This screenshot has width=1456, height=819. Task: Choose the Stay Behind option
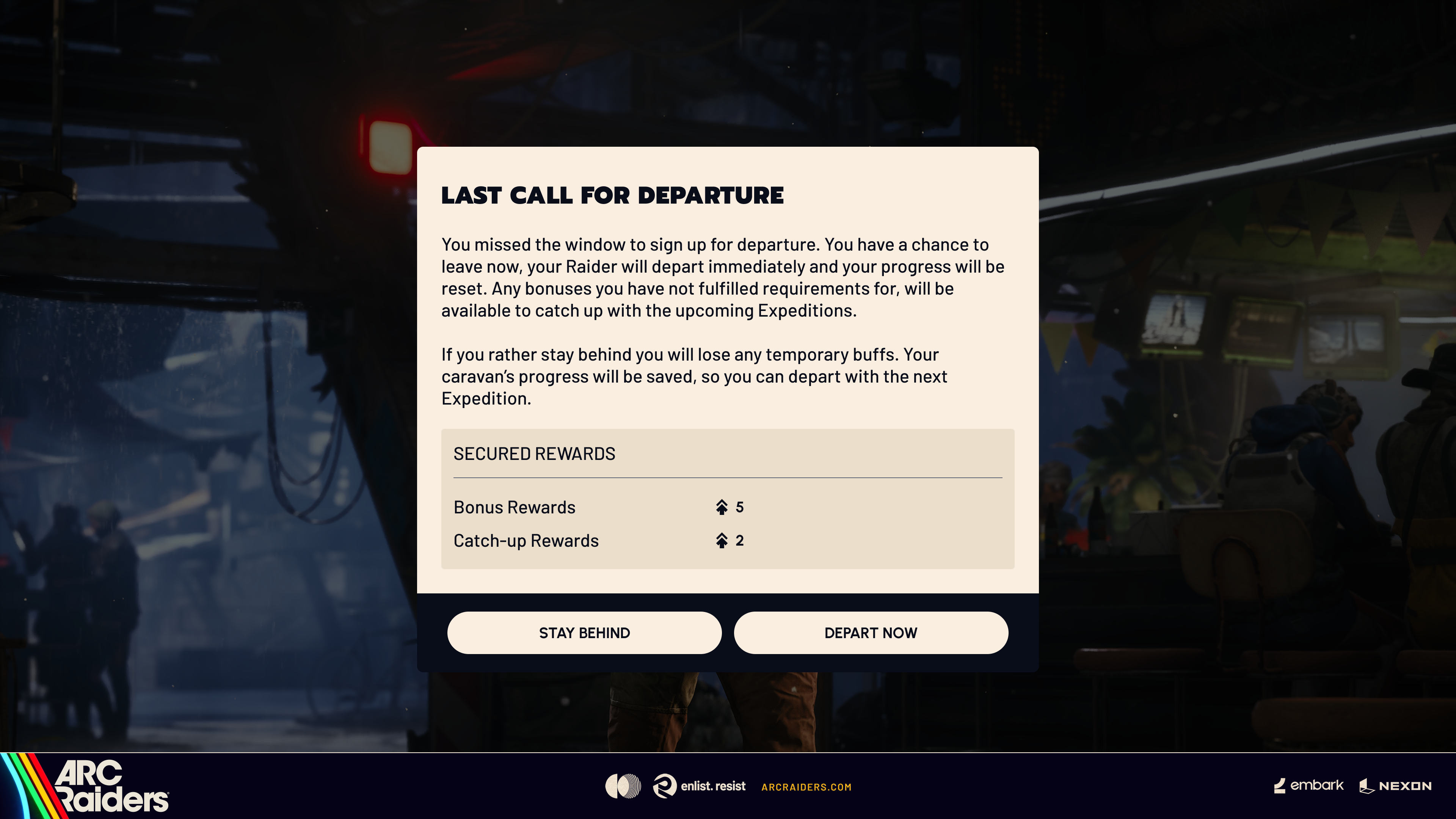click(x=584, y=632)
